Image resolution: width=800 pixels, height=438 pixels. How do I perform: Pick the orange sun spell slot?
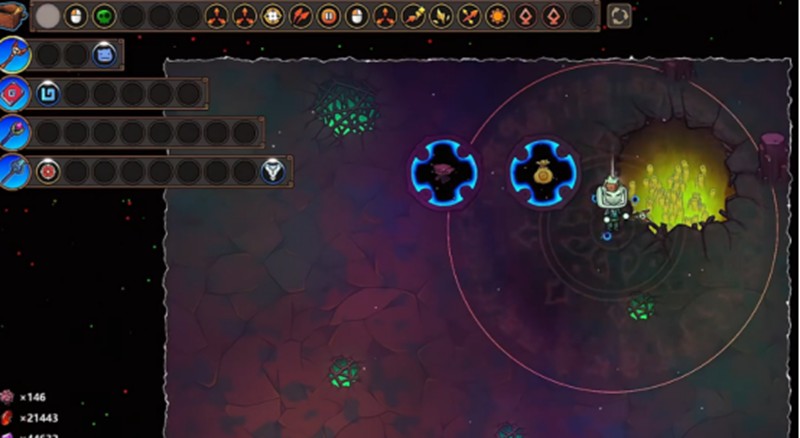(x=497, y=16)
